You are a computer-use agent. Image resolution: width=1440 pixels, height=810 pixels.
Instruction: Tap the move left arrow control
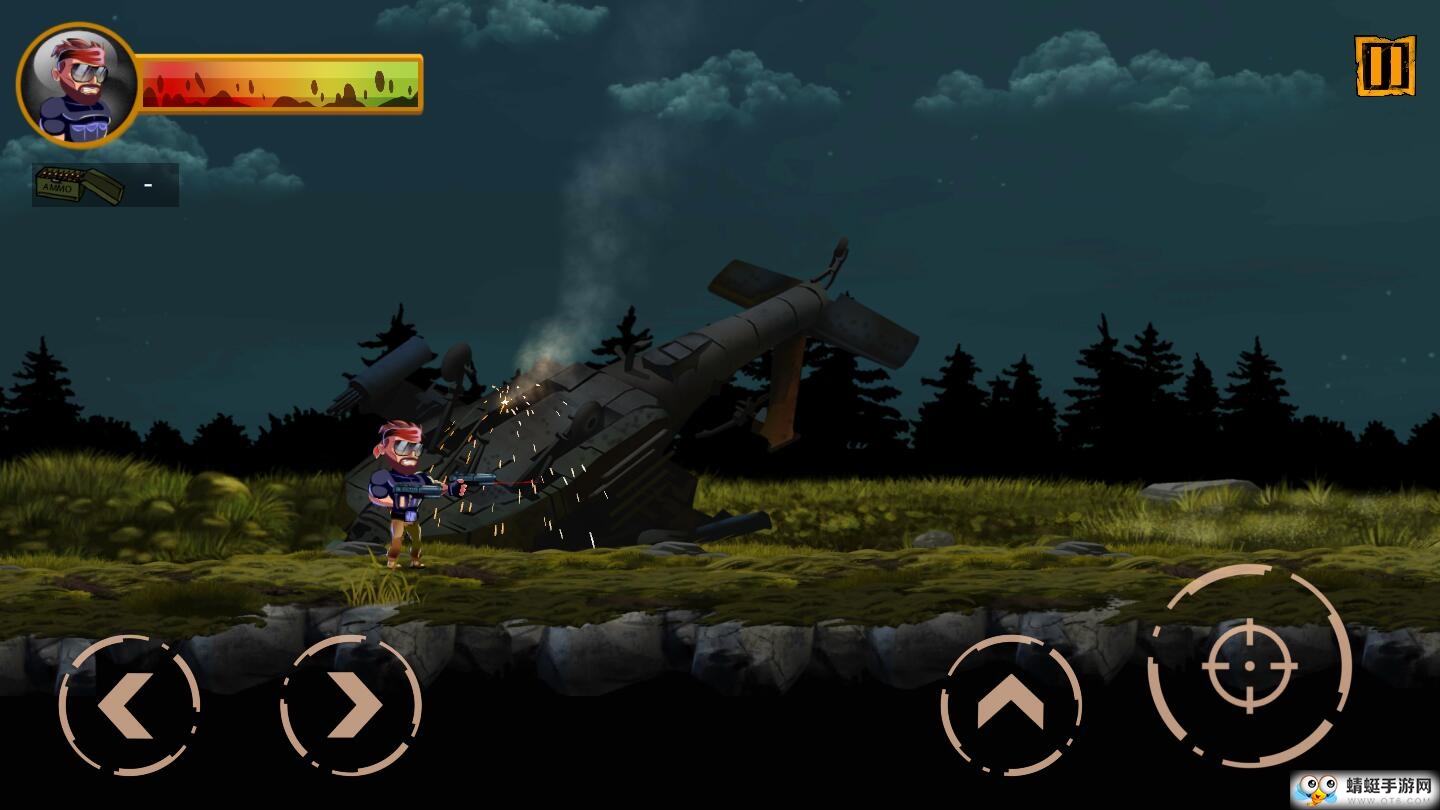129,705
